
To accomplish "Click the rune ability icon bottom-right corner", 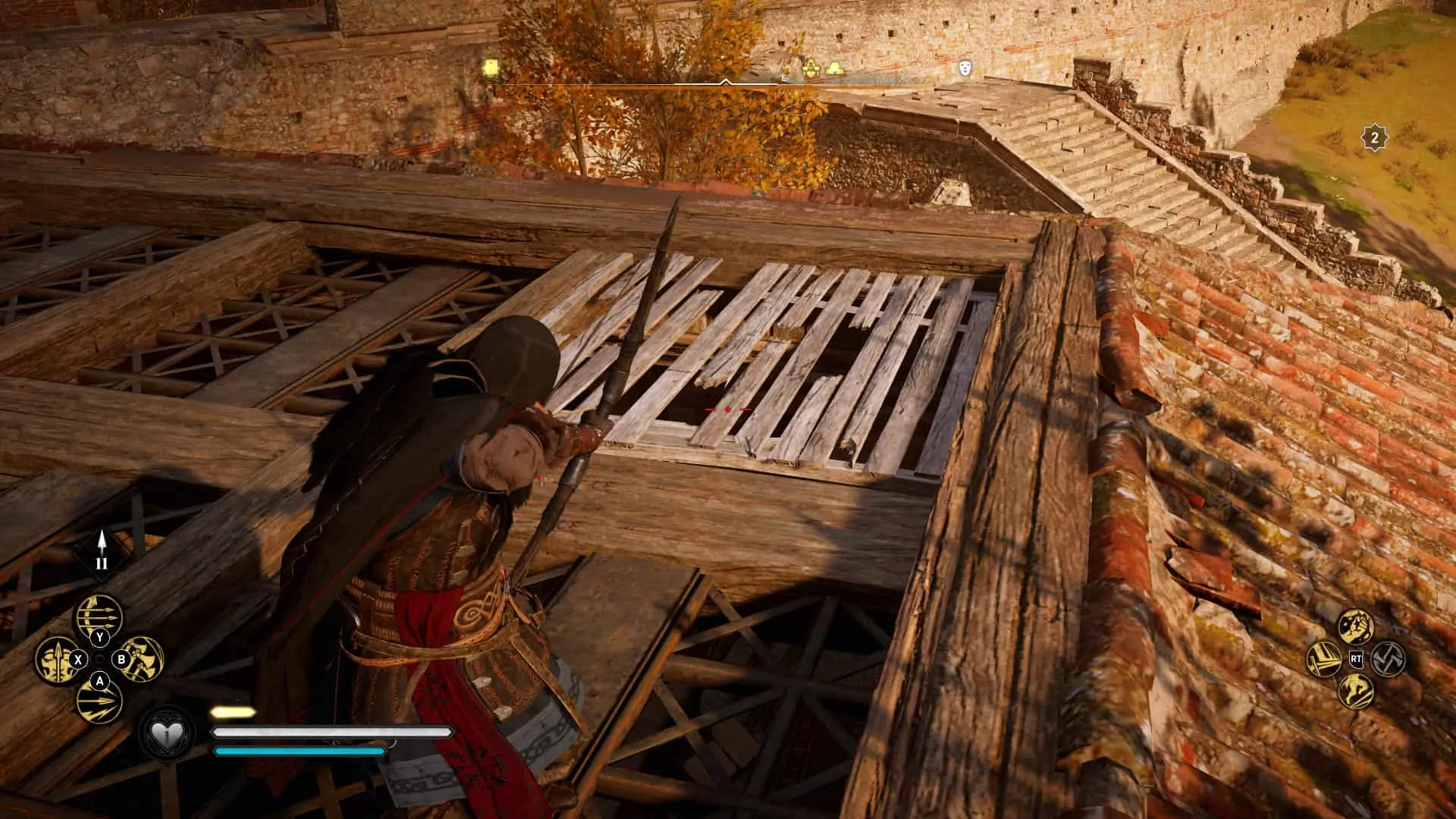I will click(1389, 660).
